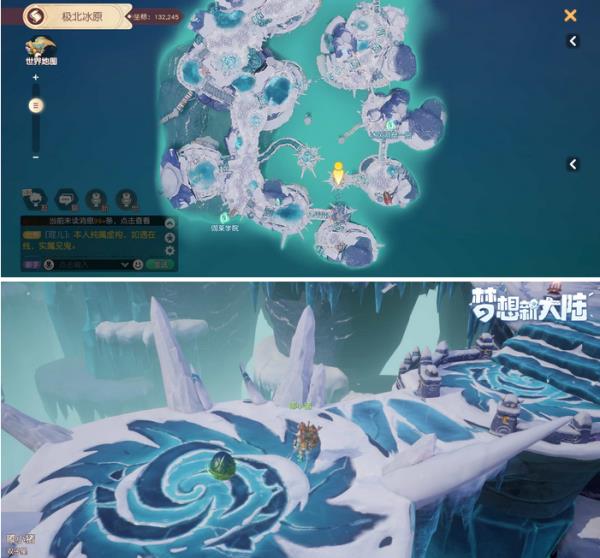Select the yellow player location marker
The image size is (600, 558).
tap(338, 173)
